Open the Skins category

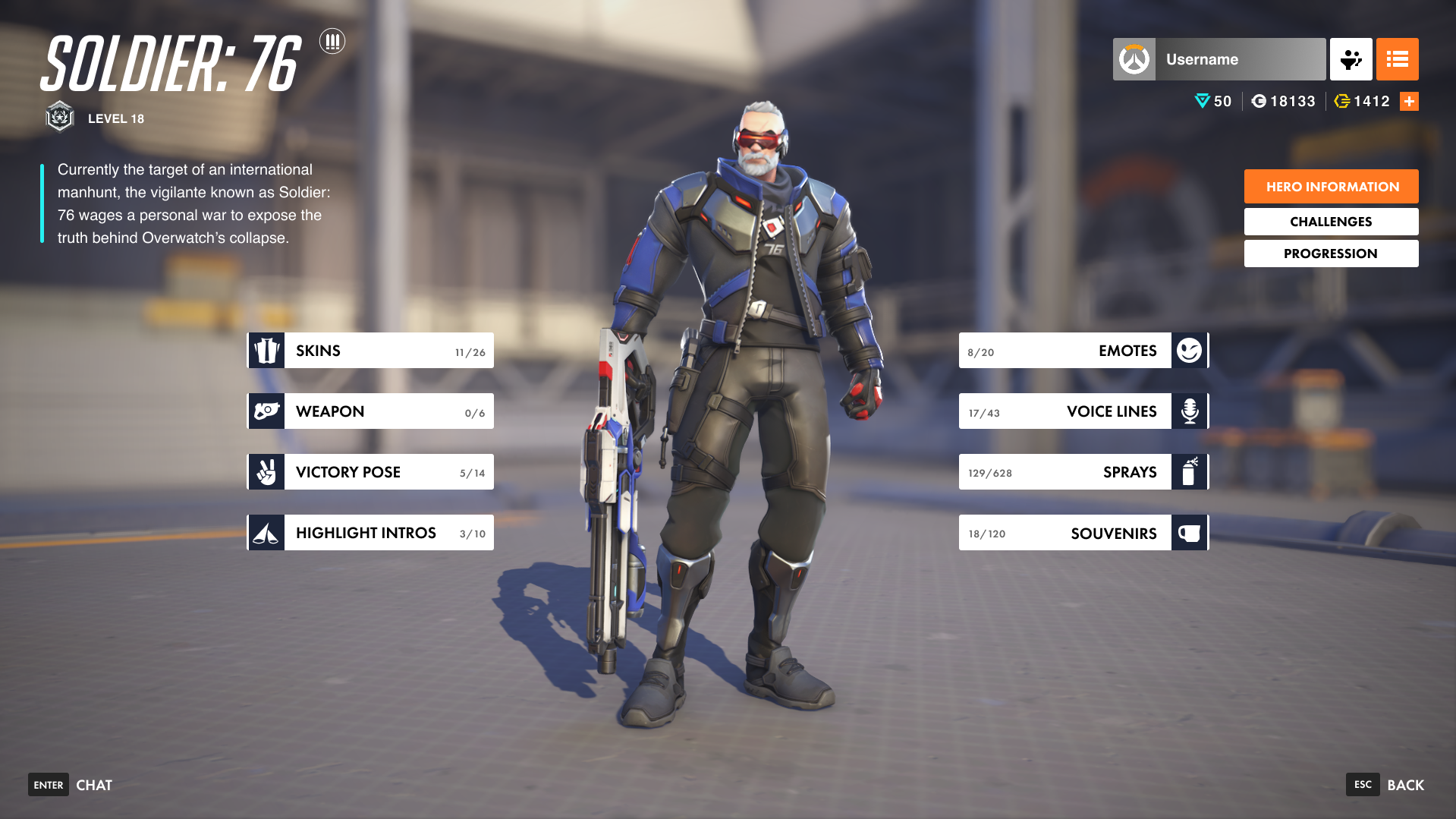[x=370, y=351]
